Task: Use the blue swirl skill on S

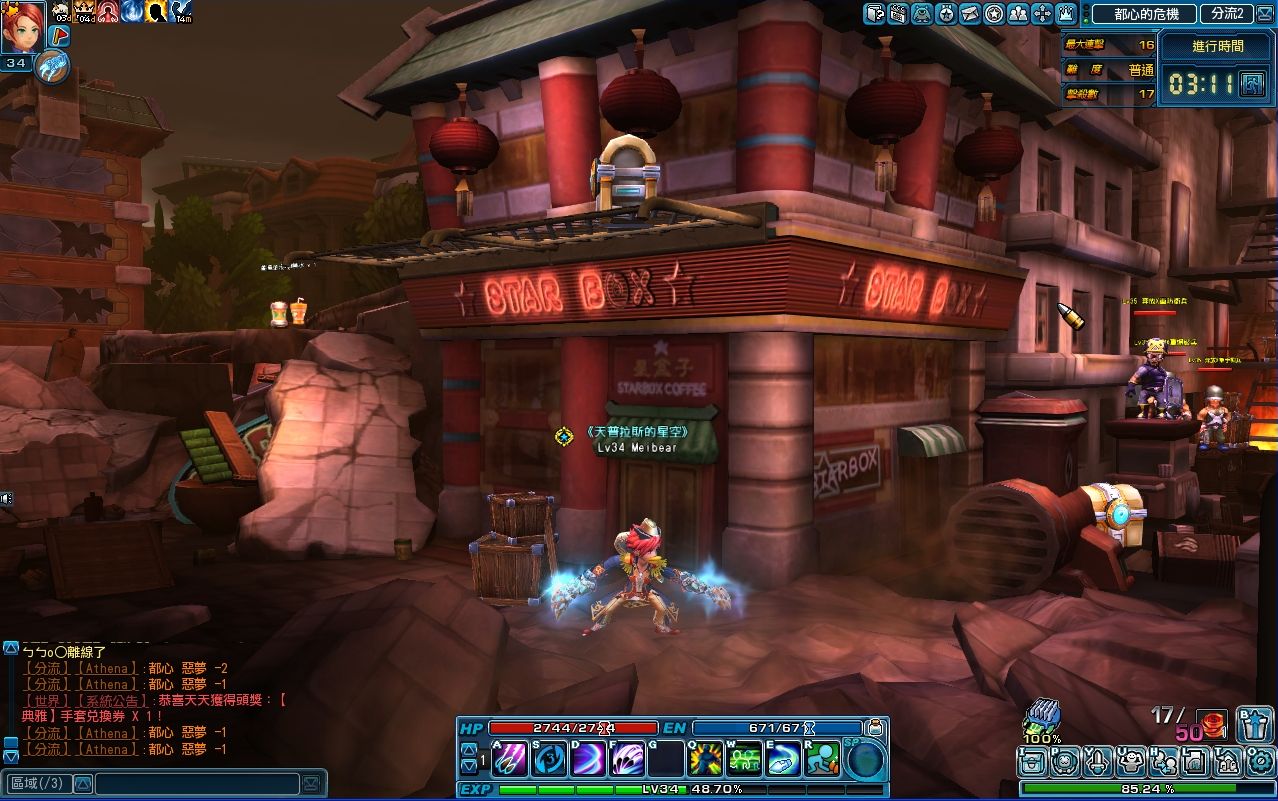Action: click(549, 760)
